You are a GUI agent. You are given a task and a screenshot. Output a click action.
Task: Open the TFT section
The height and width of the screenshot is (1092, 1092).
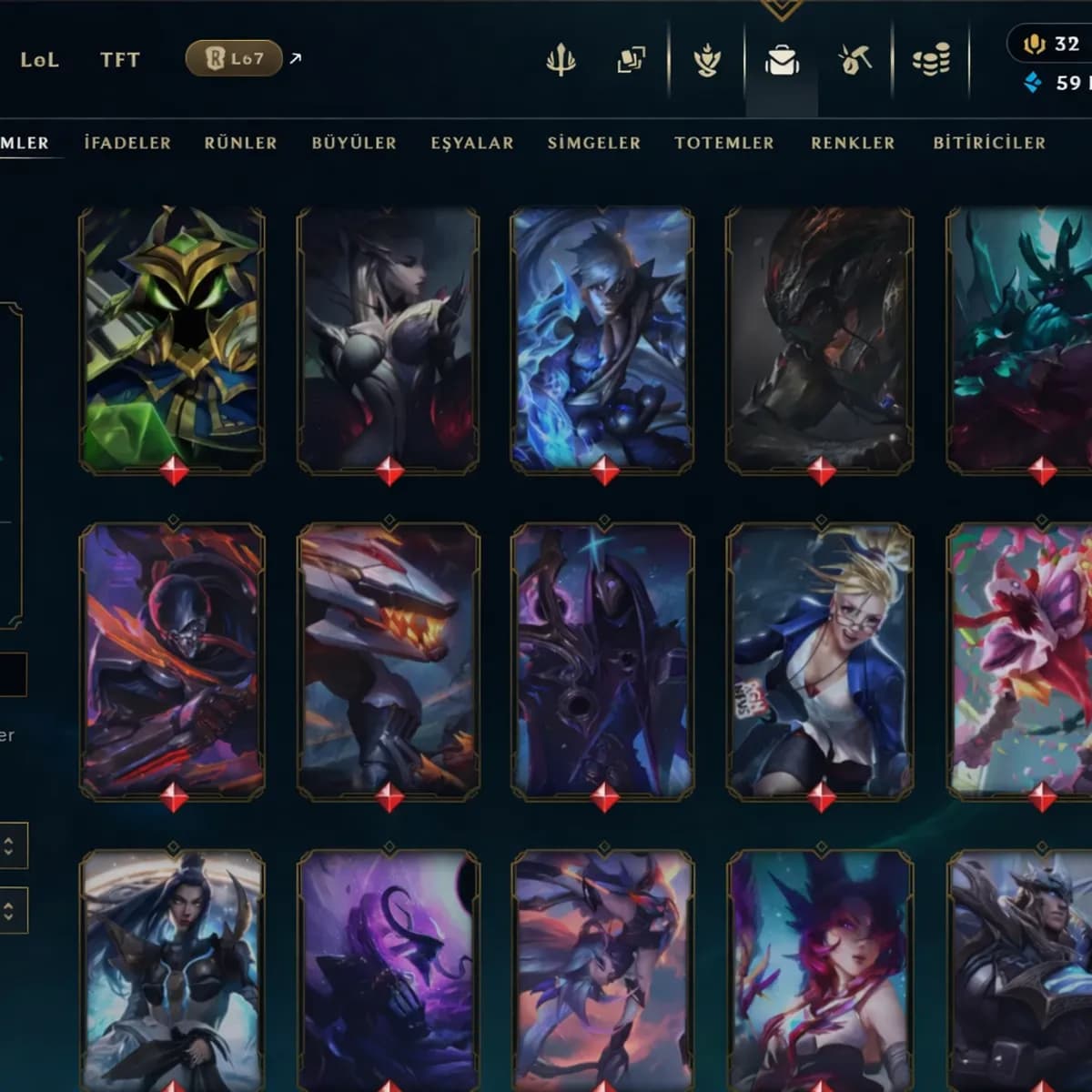pyautogui.click(x=120, y=60)
